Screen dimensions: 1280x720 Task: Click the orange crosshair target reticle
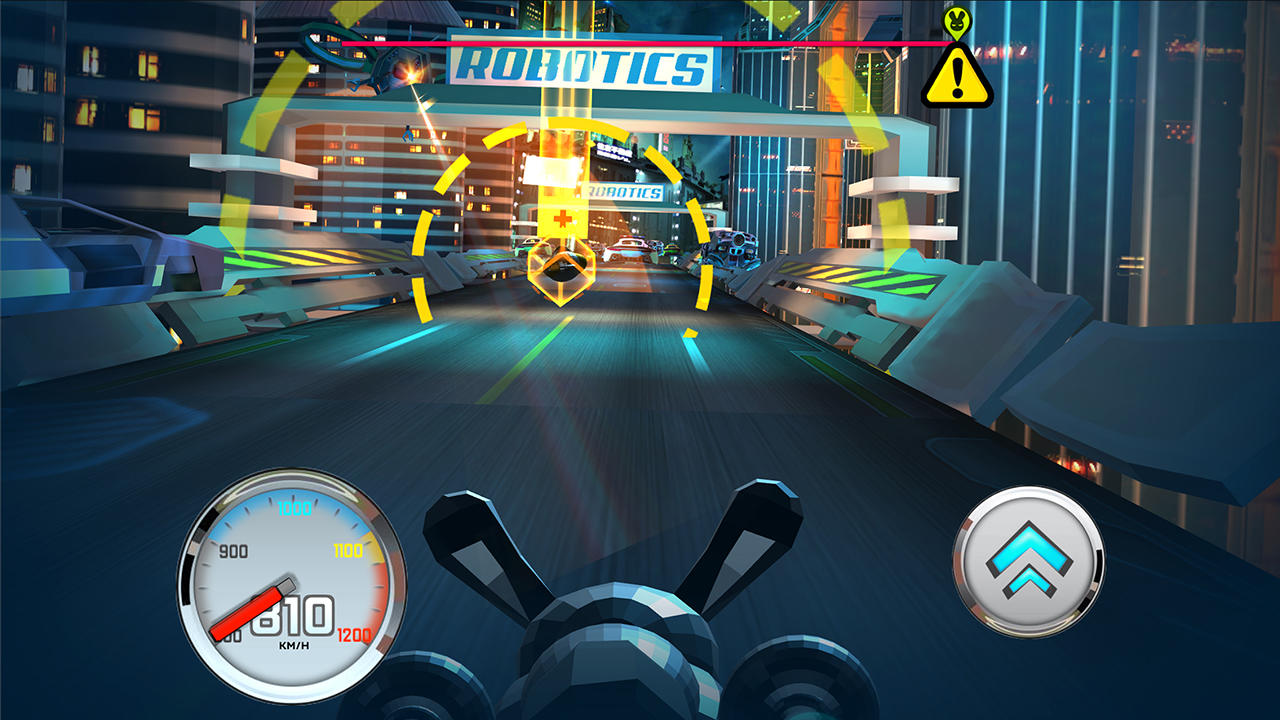tap(565, 213)
